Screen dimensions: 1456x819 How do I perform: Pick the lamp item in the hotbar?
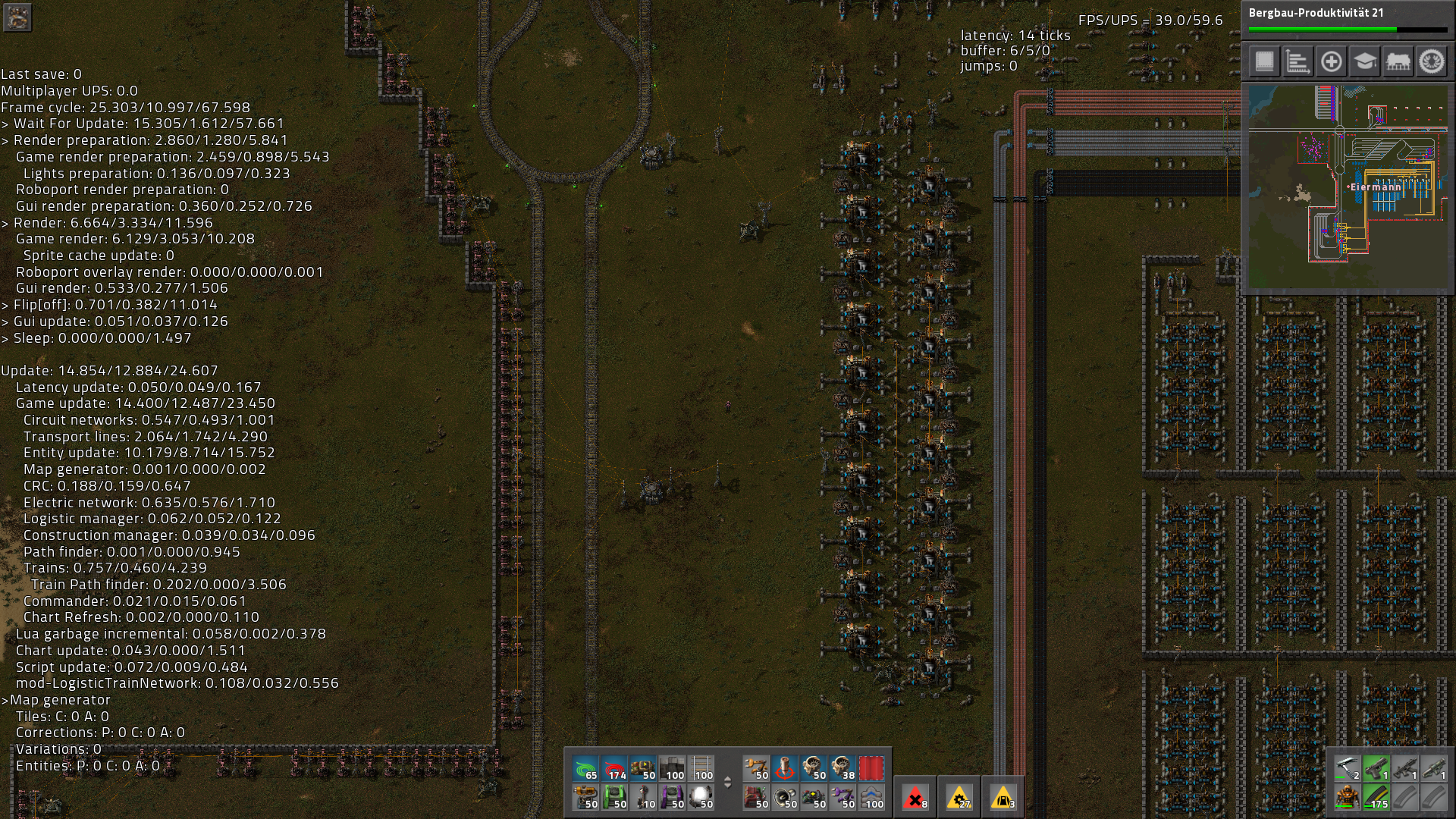(701, 797)
